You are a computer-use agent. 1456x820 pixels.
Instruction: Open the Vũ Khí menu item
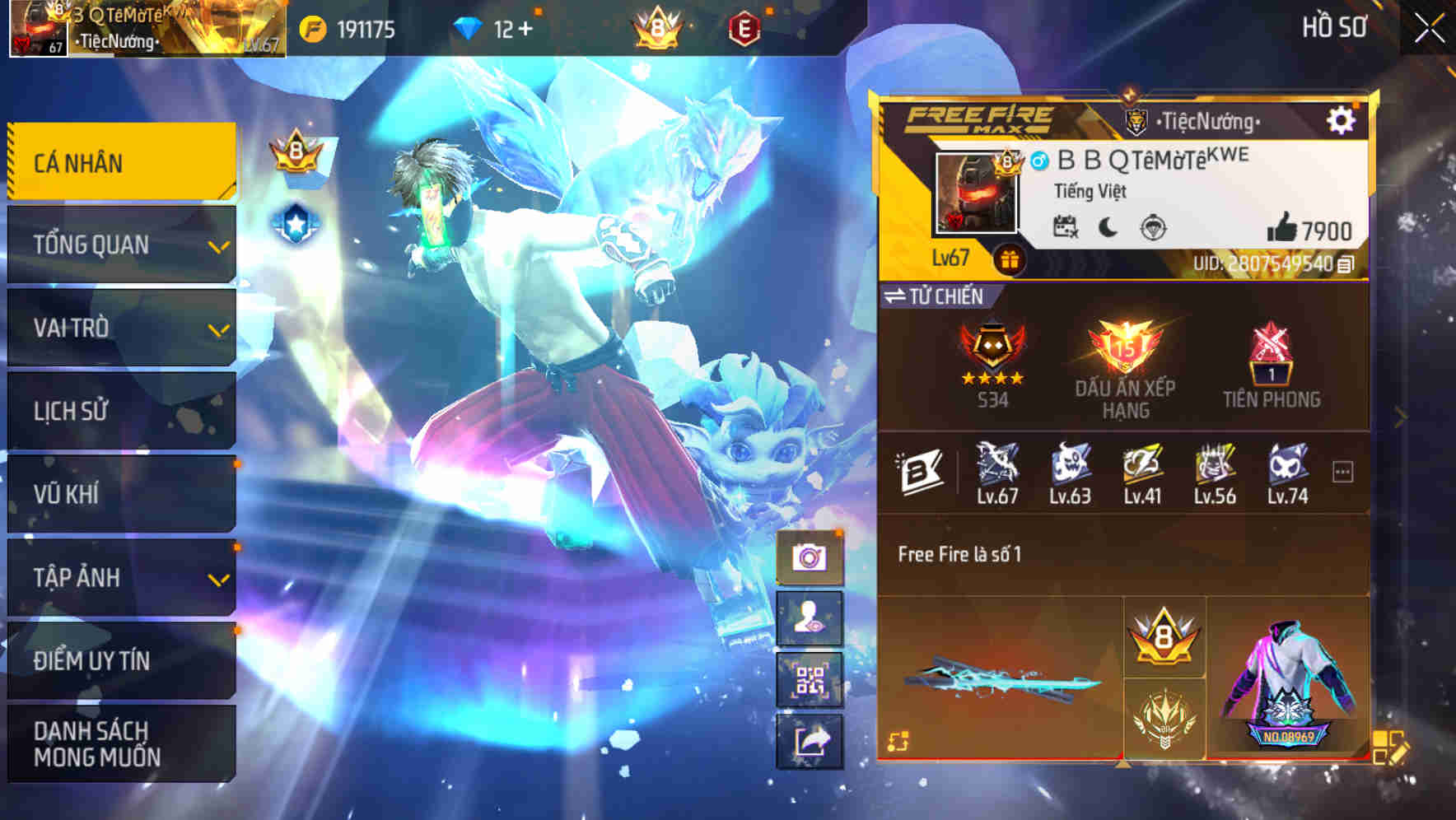tap(119, 494)
